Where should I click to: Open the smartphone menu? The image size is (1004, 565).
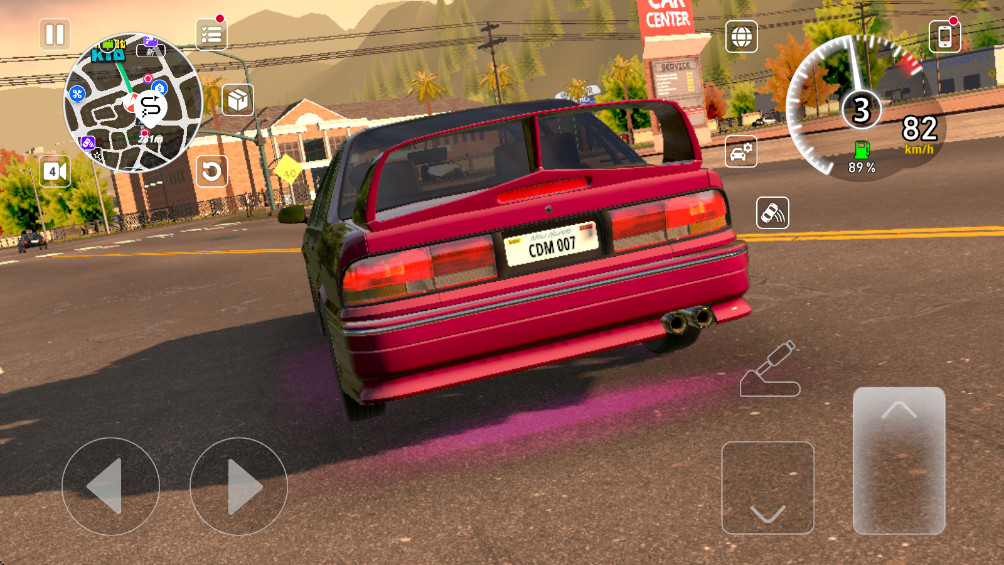(944, 37)
